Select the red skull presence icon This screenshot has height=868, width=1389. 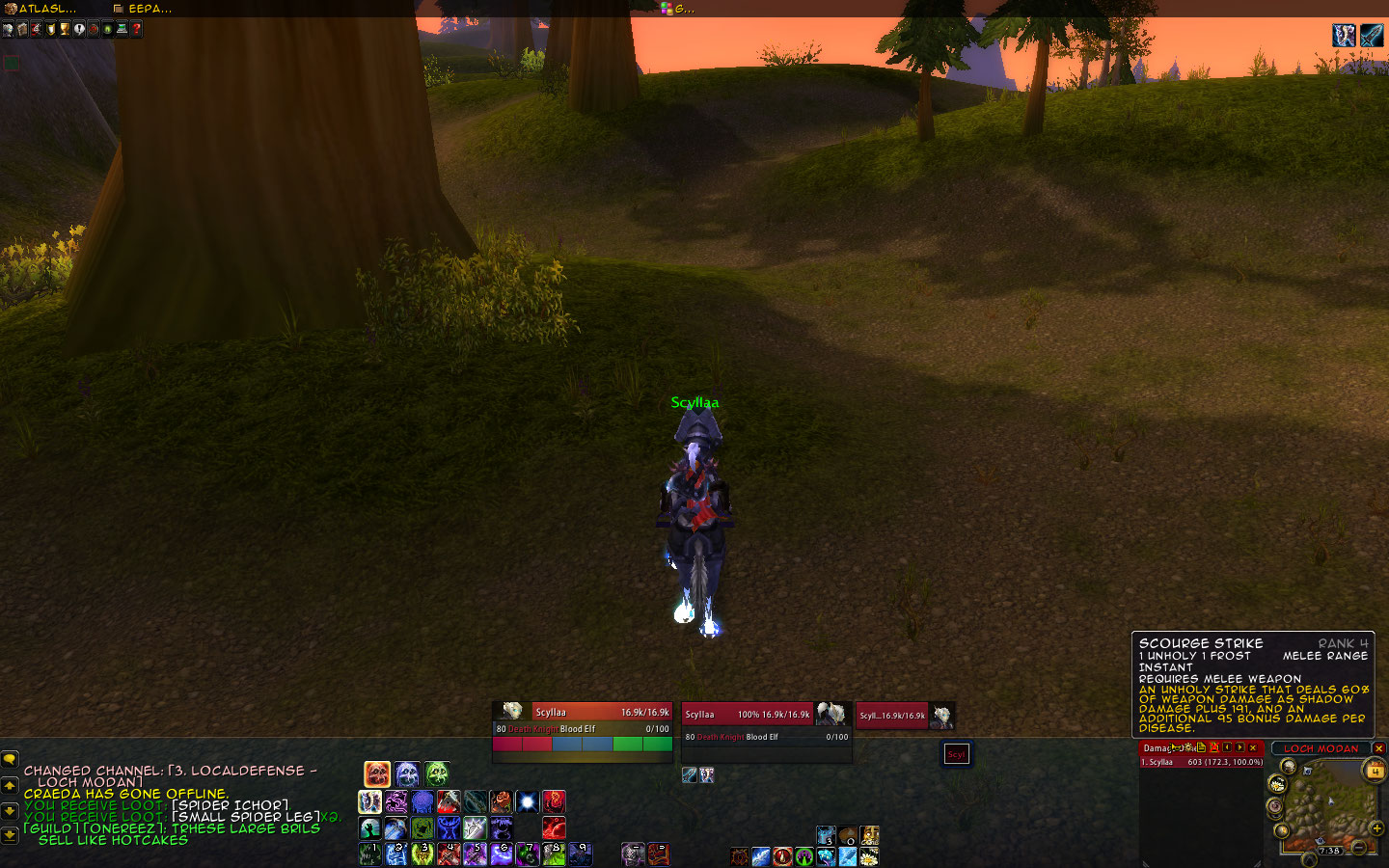point(377,773)
